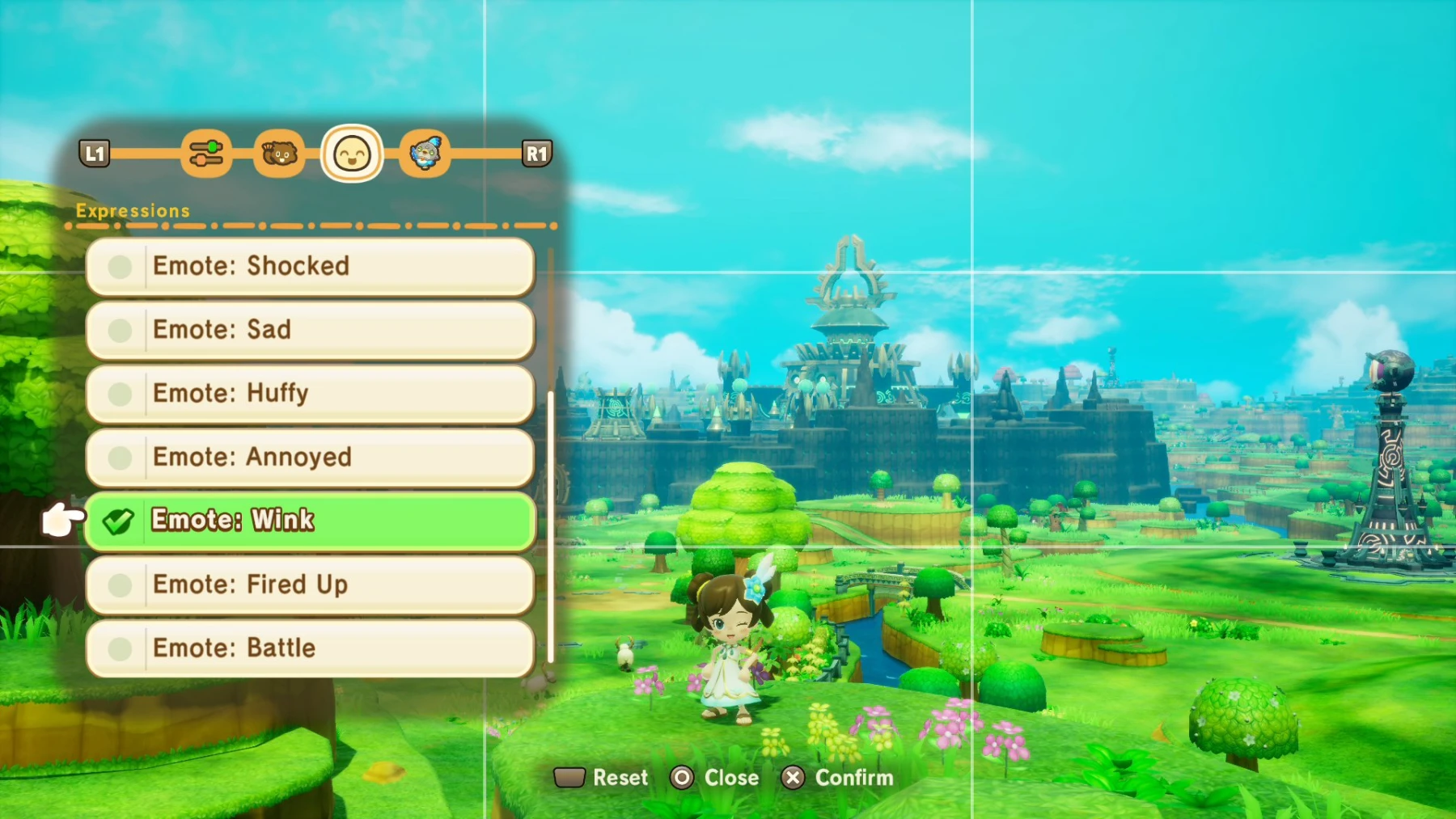
Task: Click the square controller icon next to Reset
Action: click(x=570, y=777)
